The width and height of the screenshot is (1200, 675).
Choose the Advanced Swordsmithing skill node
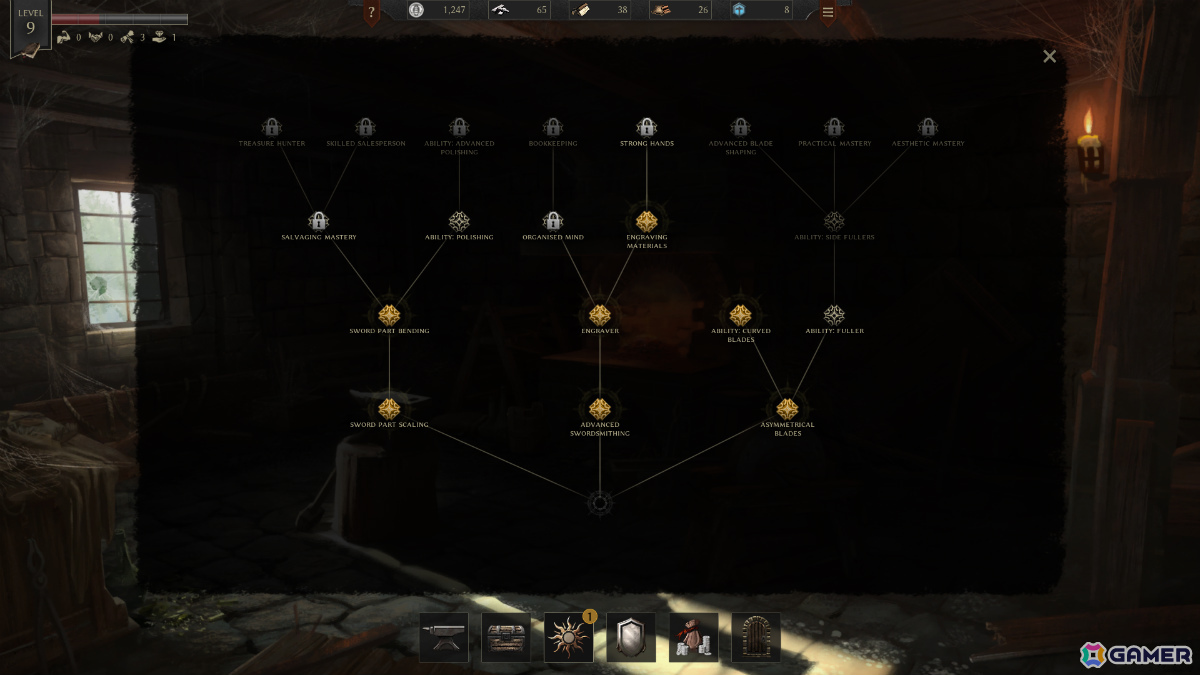click(x=599, y=409)
